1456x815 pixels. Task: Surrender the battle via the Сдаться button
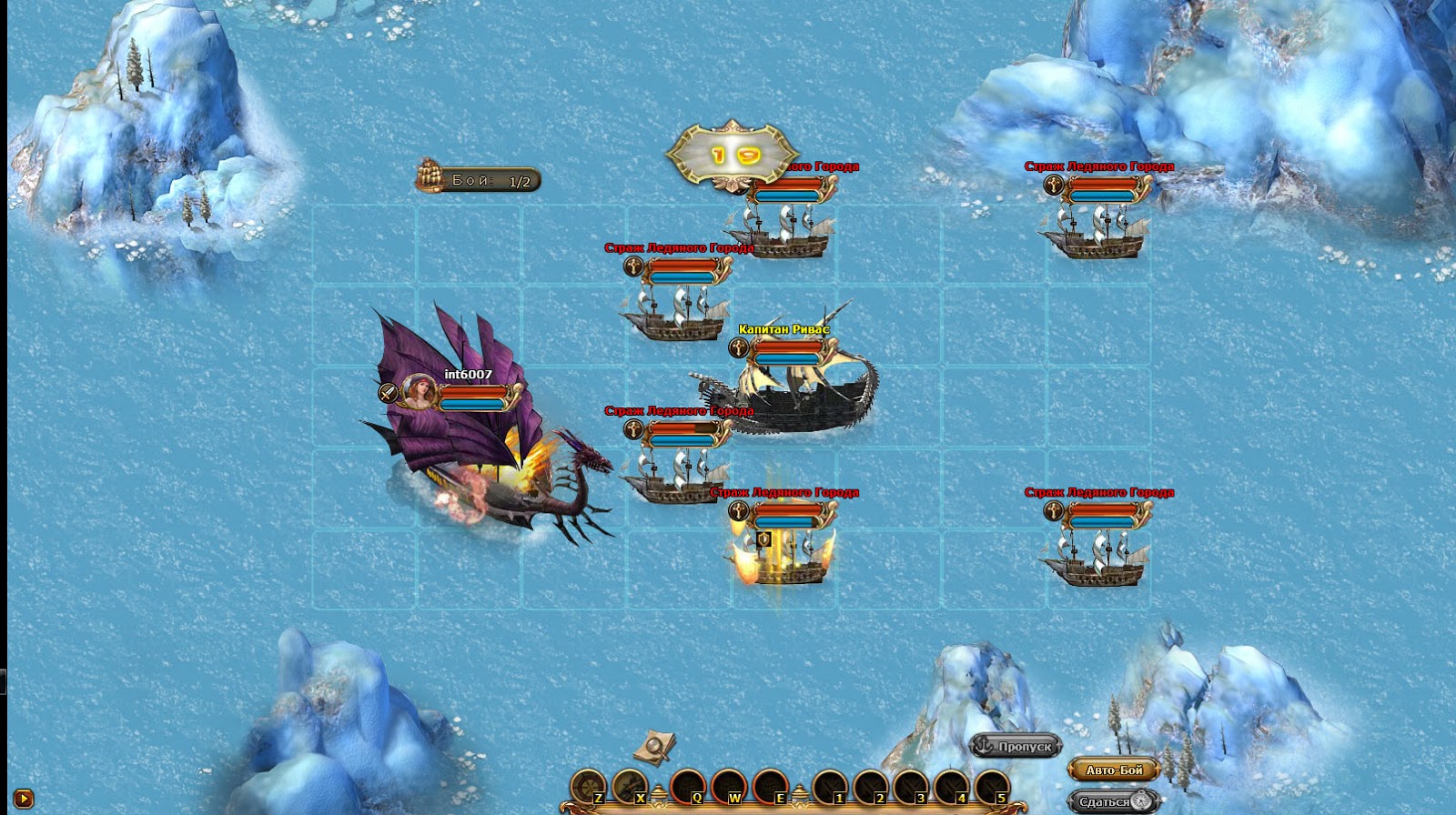(x=1113, y=801)
